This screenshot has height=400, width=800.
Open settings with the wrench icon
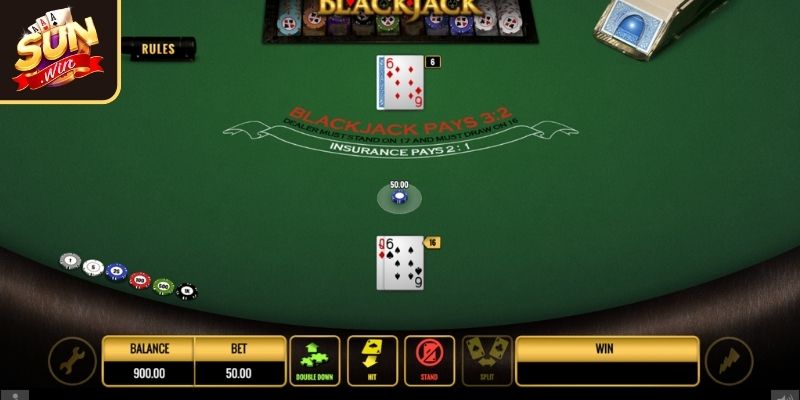[73, 362]
